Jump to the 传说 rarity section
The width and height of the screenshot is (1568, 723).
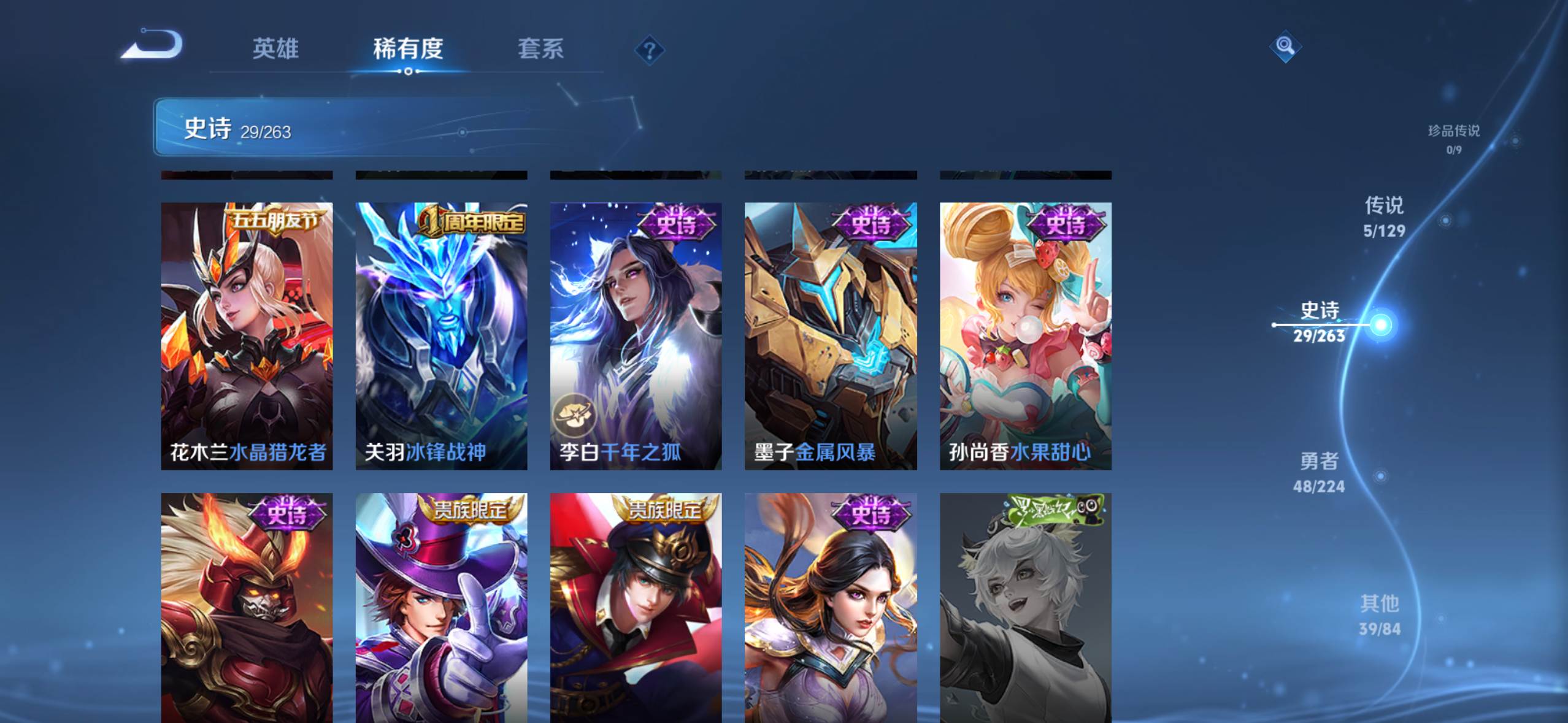click(x=1384, y=216)
